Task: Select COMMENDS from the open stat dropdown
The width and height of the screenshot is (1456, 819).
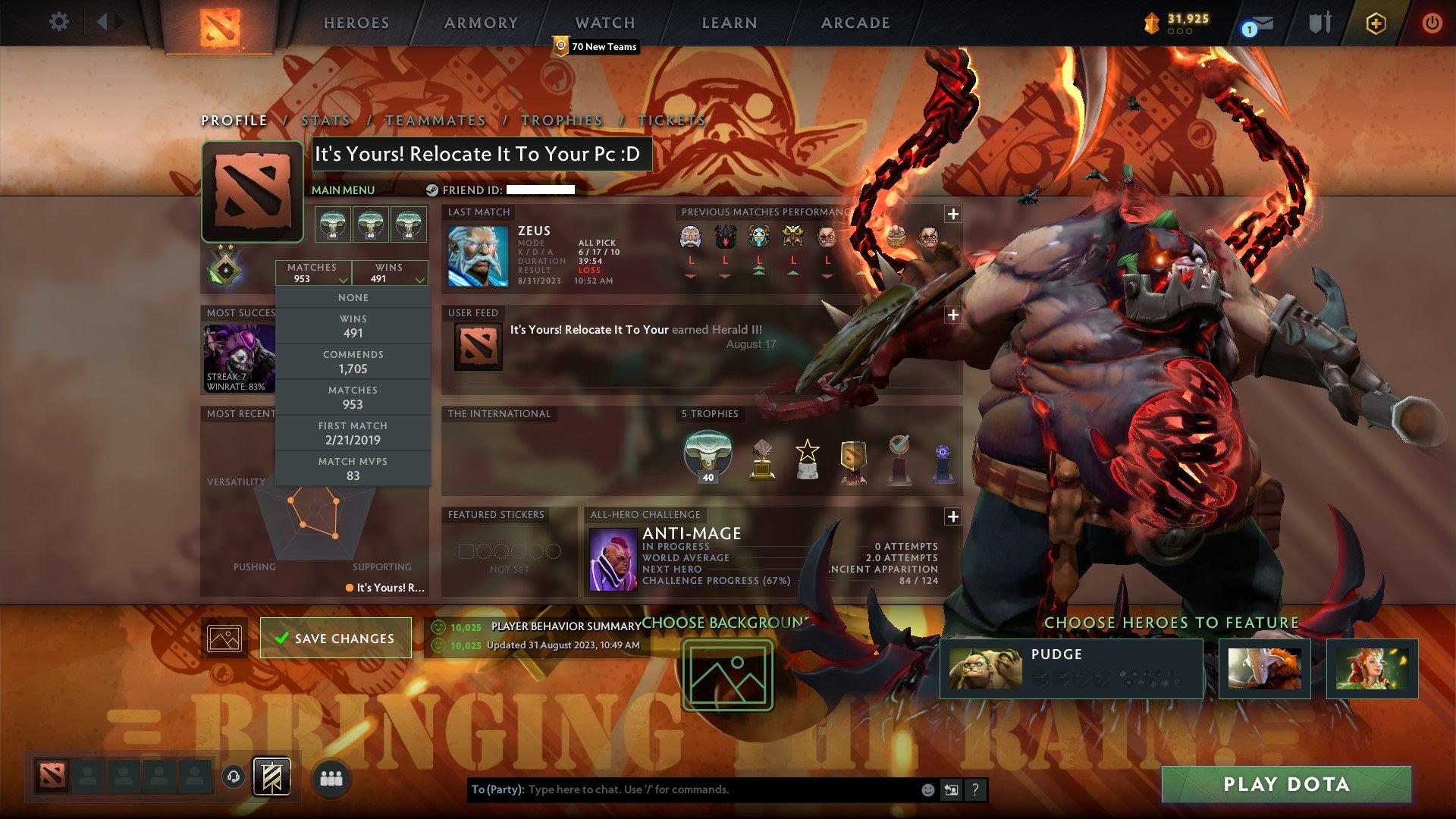Action: 353,362
